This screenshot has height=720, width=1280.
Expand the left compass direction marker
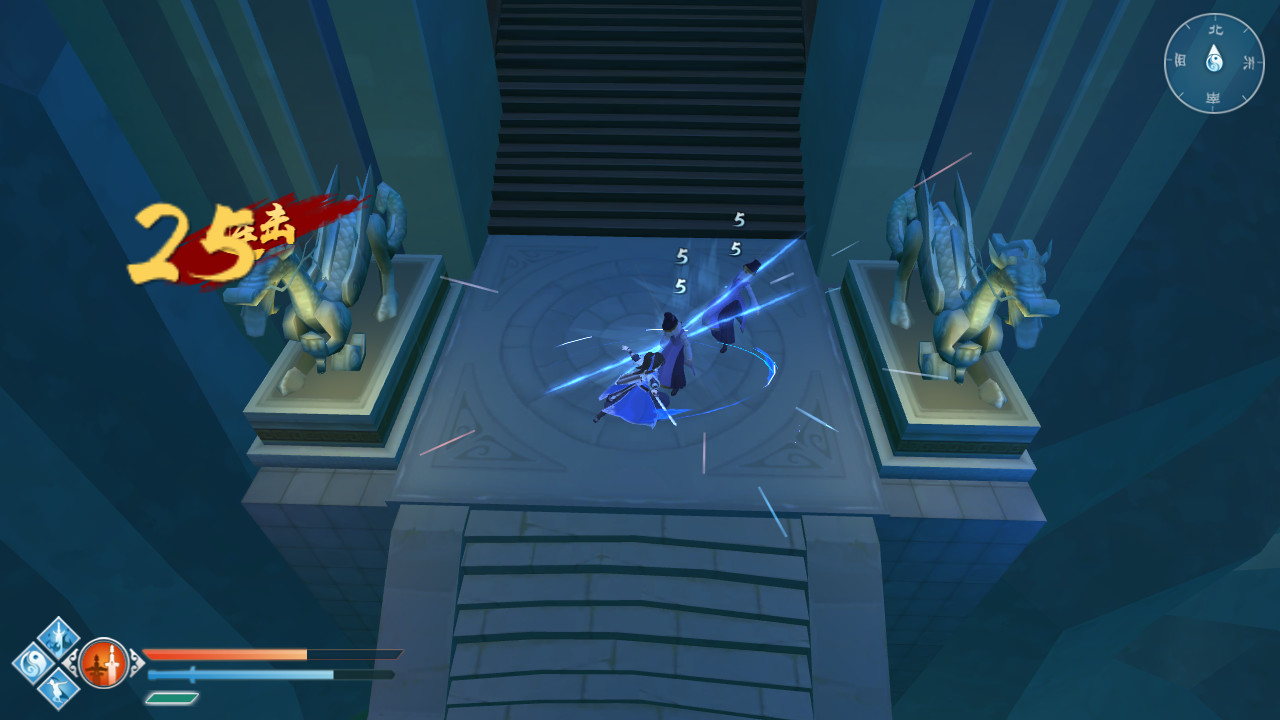tap(1181, 60)
